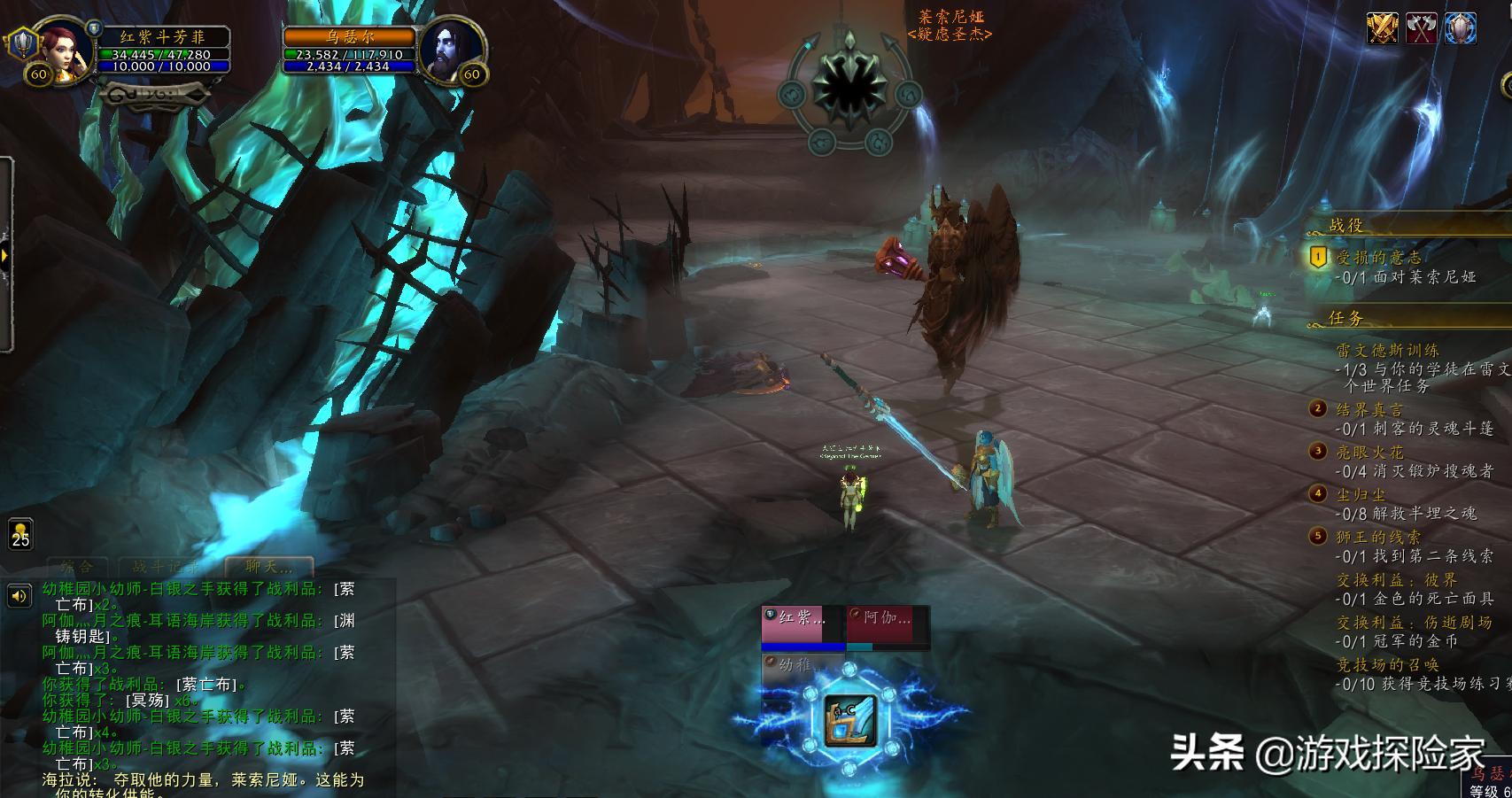The image size is (1512, 798).
Task: Click the 索亡布 loot link in chat
Action: click(x=208, y=684)
